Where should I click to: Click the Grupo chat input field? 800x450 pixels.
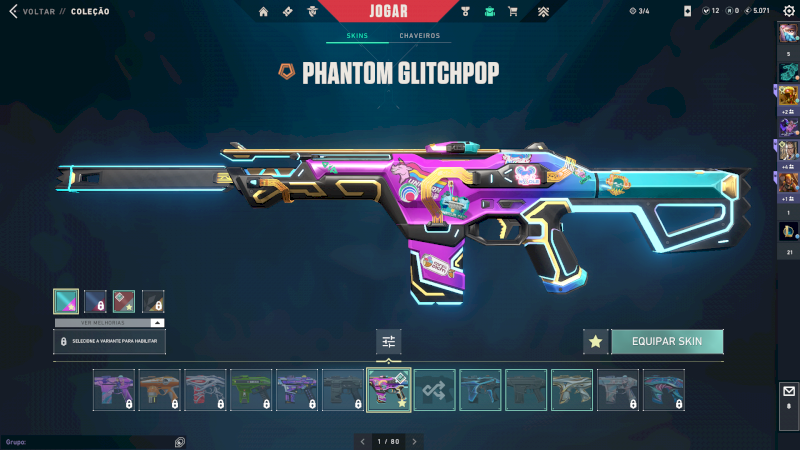(x=90, y=441)
